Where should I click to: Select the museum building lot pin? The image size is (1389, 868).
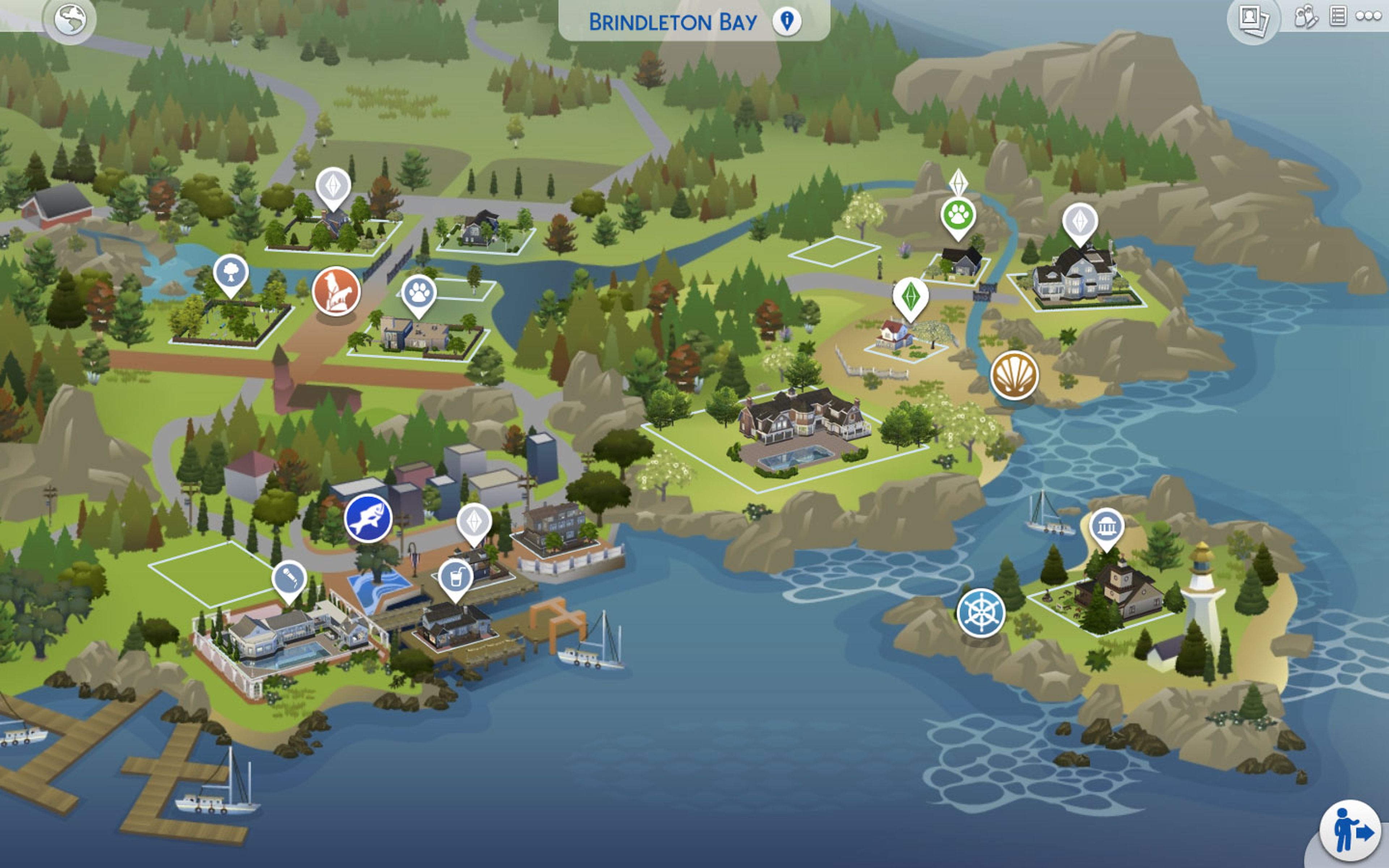pos(1106,526)
